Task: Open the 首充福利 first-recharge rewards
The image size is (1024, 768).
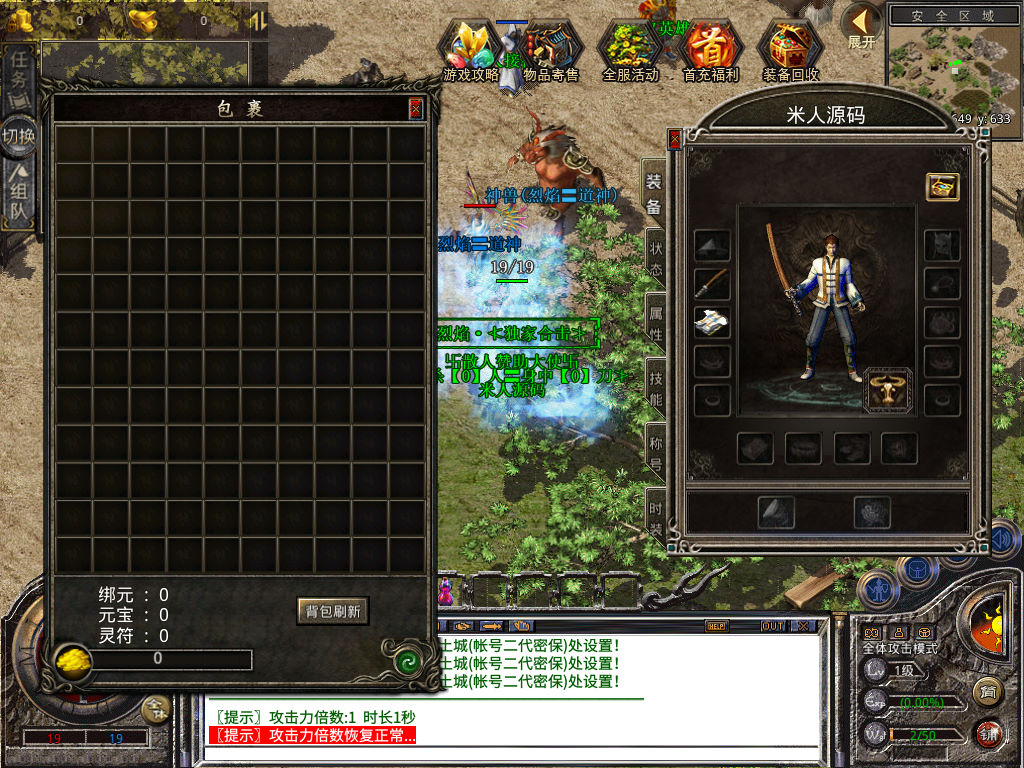Action: pyautogui.click(x=710, y=51)
